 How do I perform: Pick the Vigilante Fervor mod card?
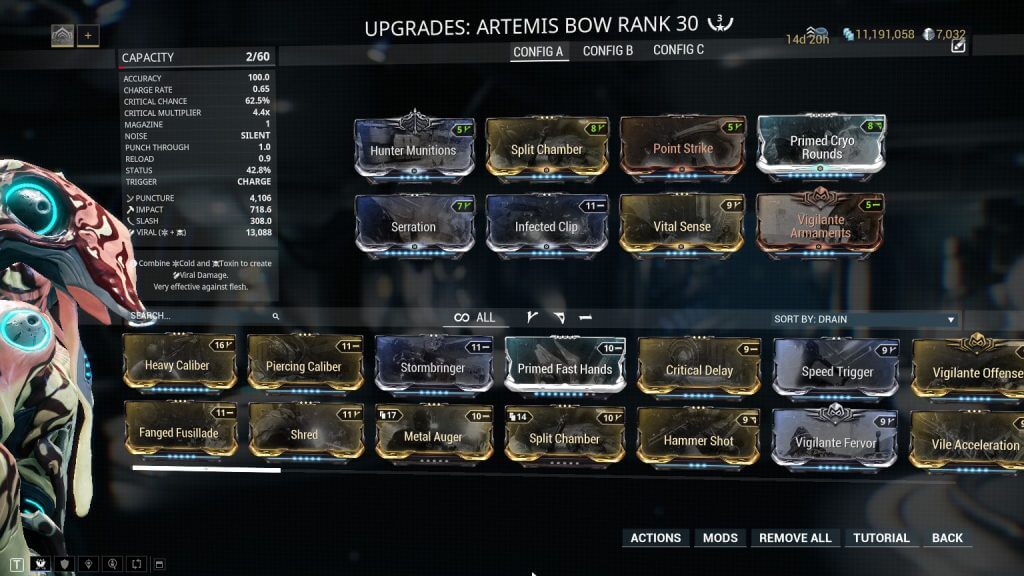tap(834, 443)
